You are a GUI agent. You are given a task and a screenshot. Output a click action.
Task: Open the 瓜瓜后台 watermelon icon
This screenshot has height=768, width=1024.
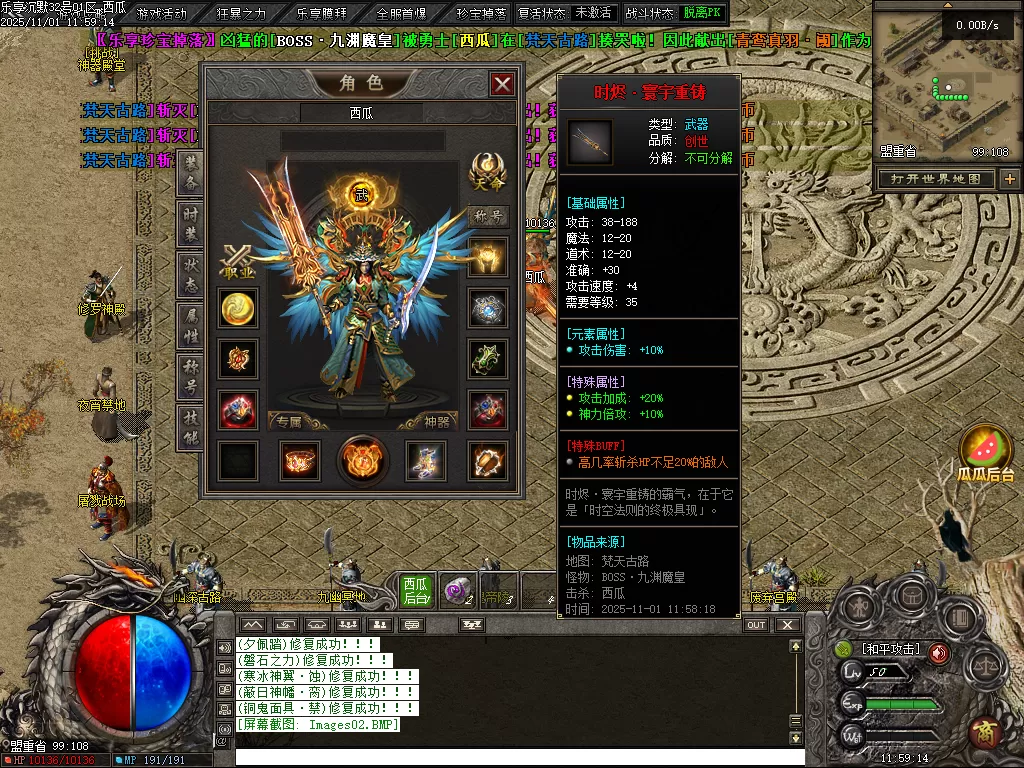(985, 451)
